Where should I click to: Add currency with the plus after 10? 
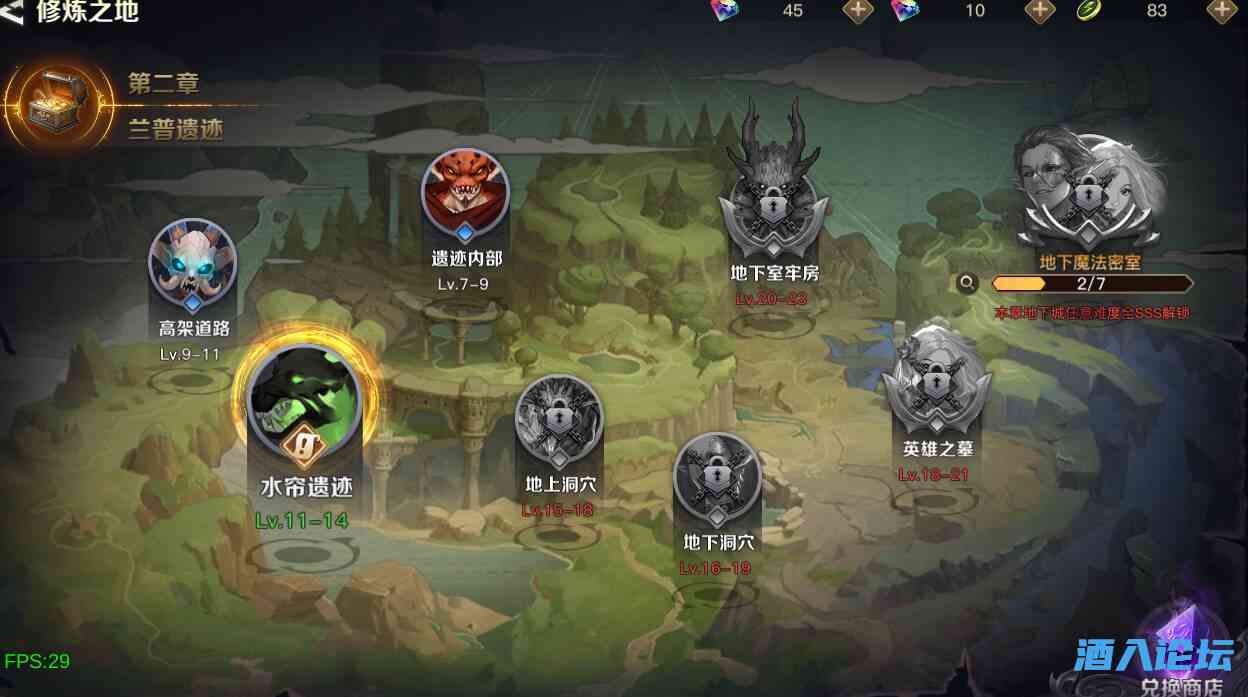pyautogui.click(x=1040, y=11)
